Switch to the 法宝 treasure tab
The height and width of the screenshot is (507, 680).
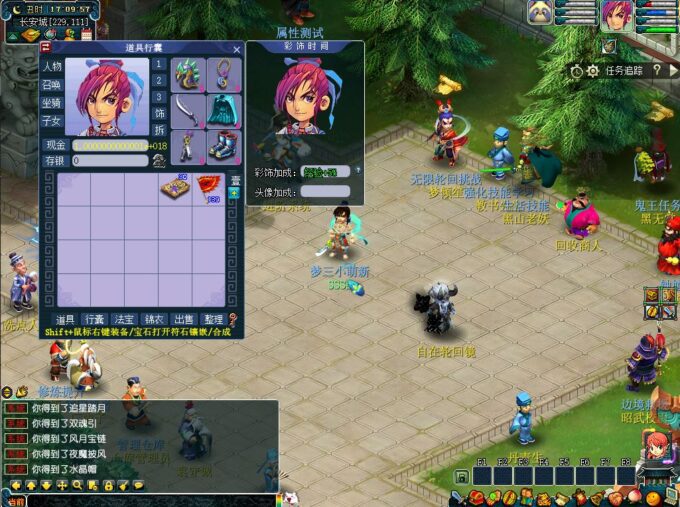click(x=123, y=319)
